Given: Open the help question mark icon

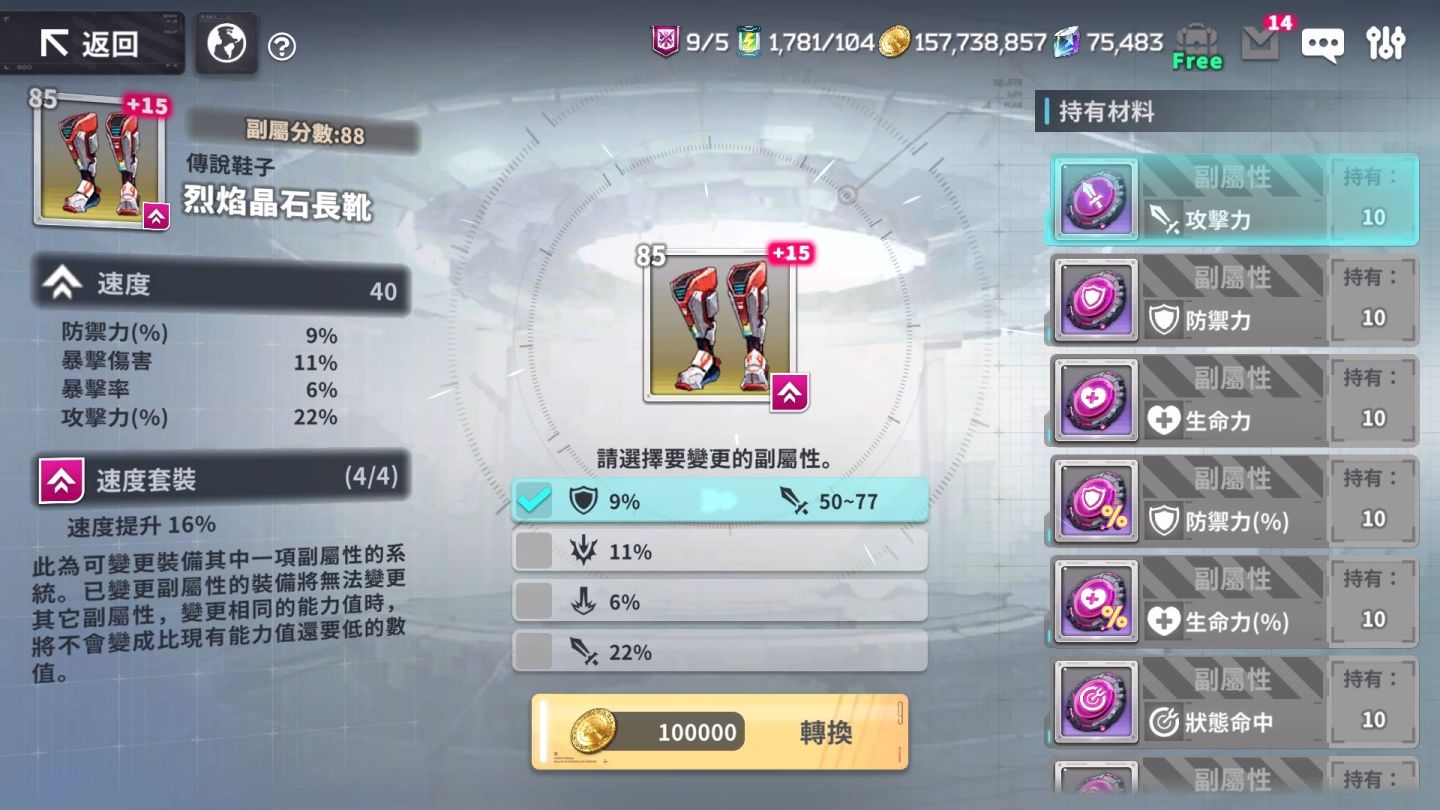Looking at the screenshot, I should pos(283,42).
